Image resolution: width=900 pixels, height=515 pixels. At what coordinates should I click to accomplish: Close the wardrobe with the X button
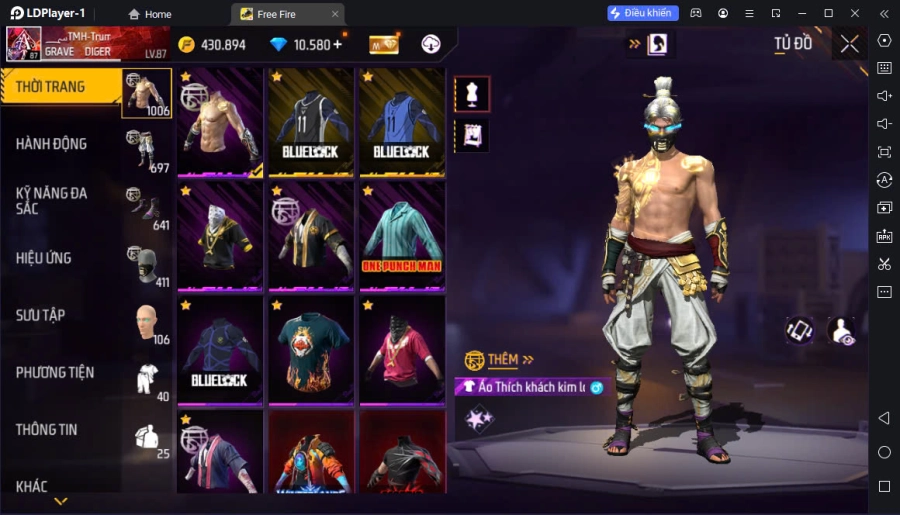coord(849,44)
